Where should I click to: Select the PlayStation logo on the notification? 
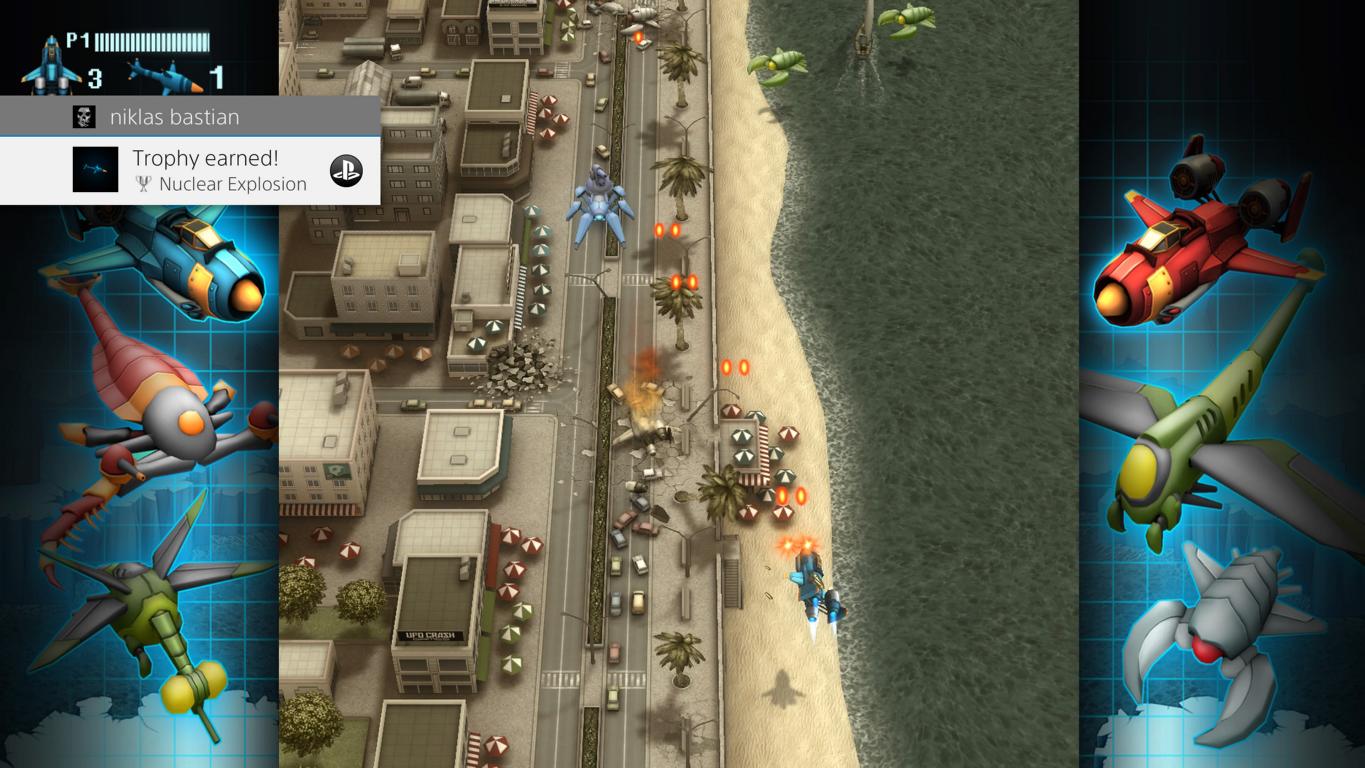point(346,171)
